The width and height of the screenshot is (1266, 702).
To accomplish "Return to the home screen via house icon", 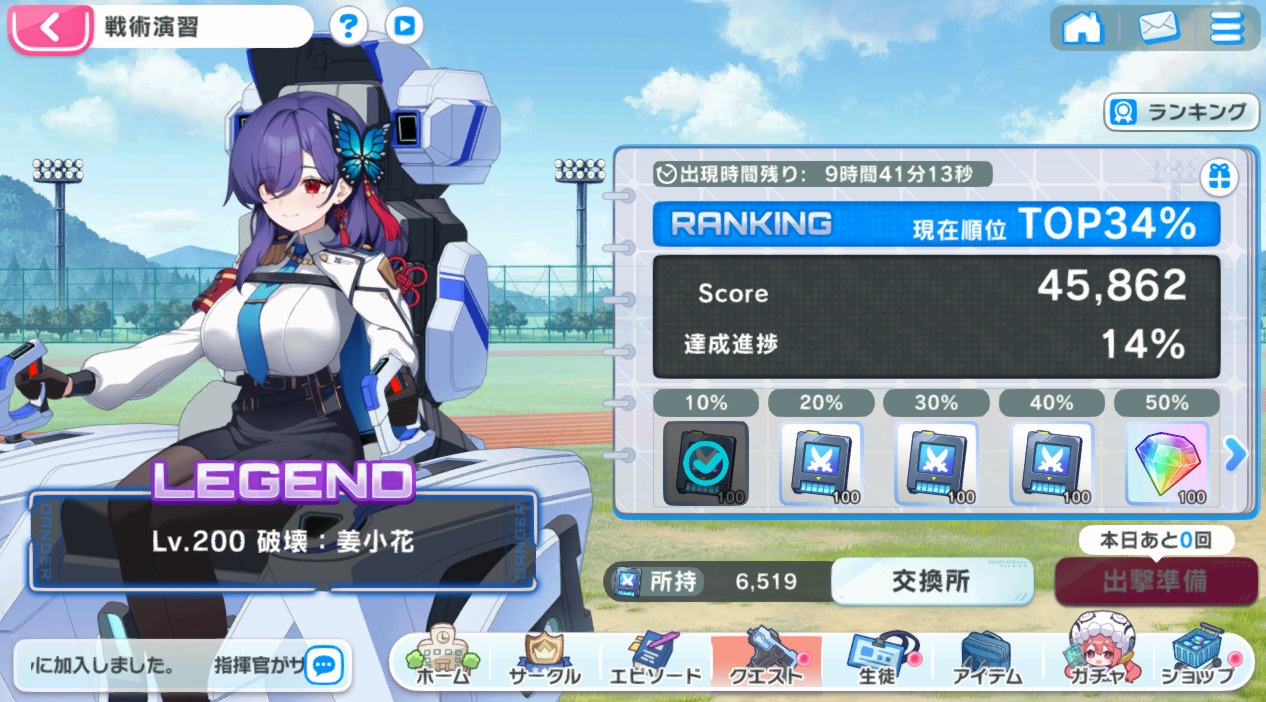I will (x=1082, y=28).
